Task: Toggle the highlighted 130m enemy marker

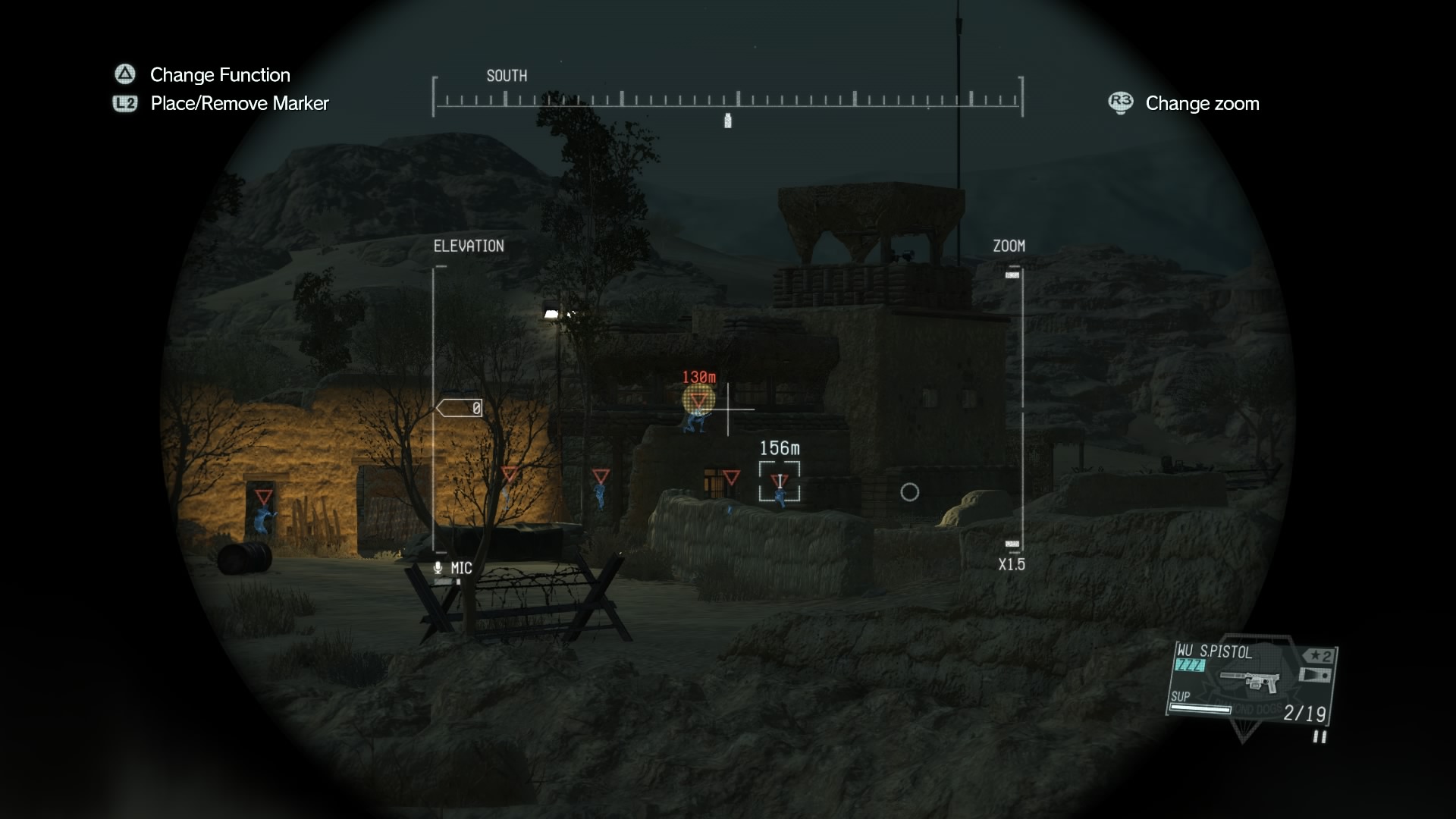Action: [698, 400]
